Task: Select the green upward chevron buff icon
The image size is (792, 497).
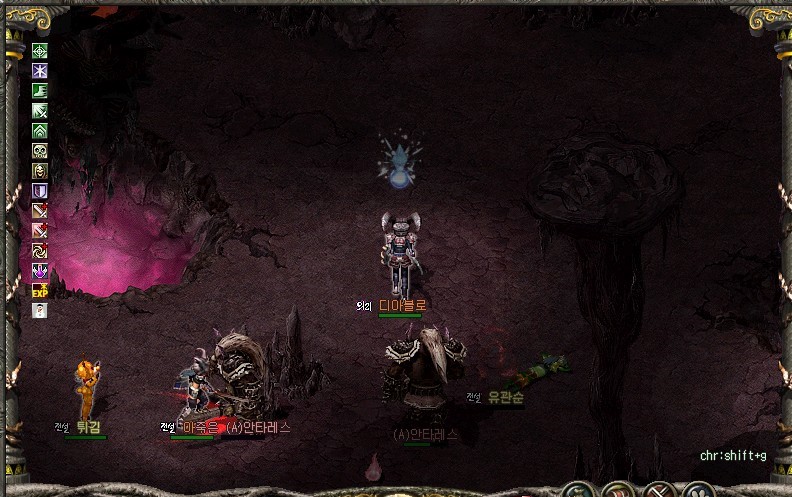Action: 40,131
